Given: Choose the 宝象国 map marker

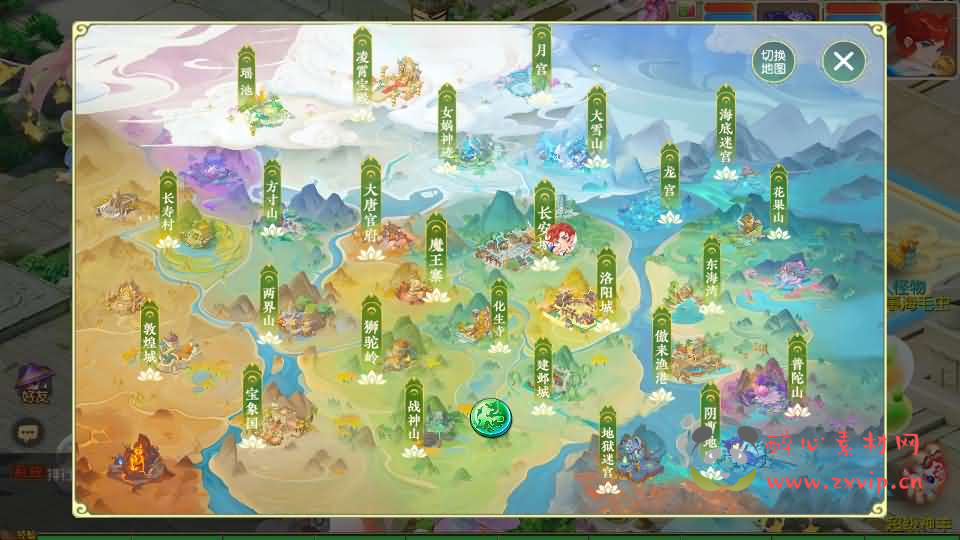Looking at the screenshot, I should click(252, 402).
